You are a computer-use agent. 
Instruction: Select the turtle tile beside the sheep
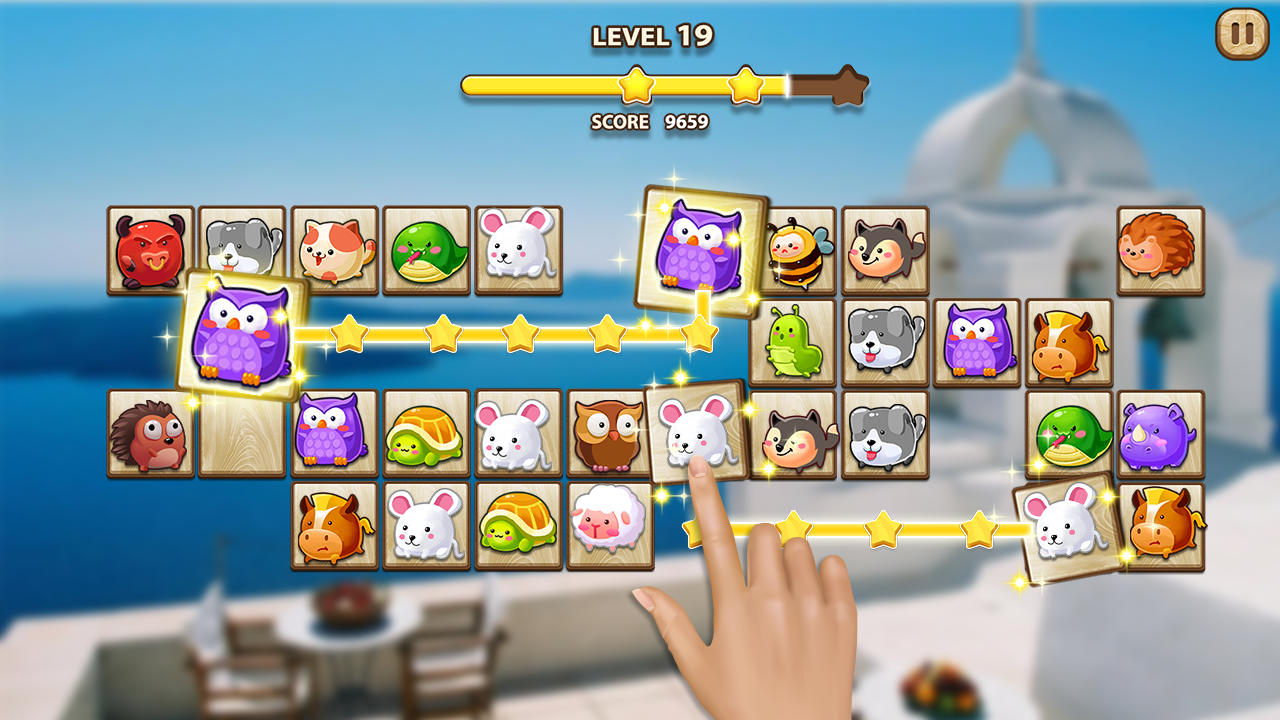[x=517, y=525]
